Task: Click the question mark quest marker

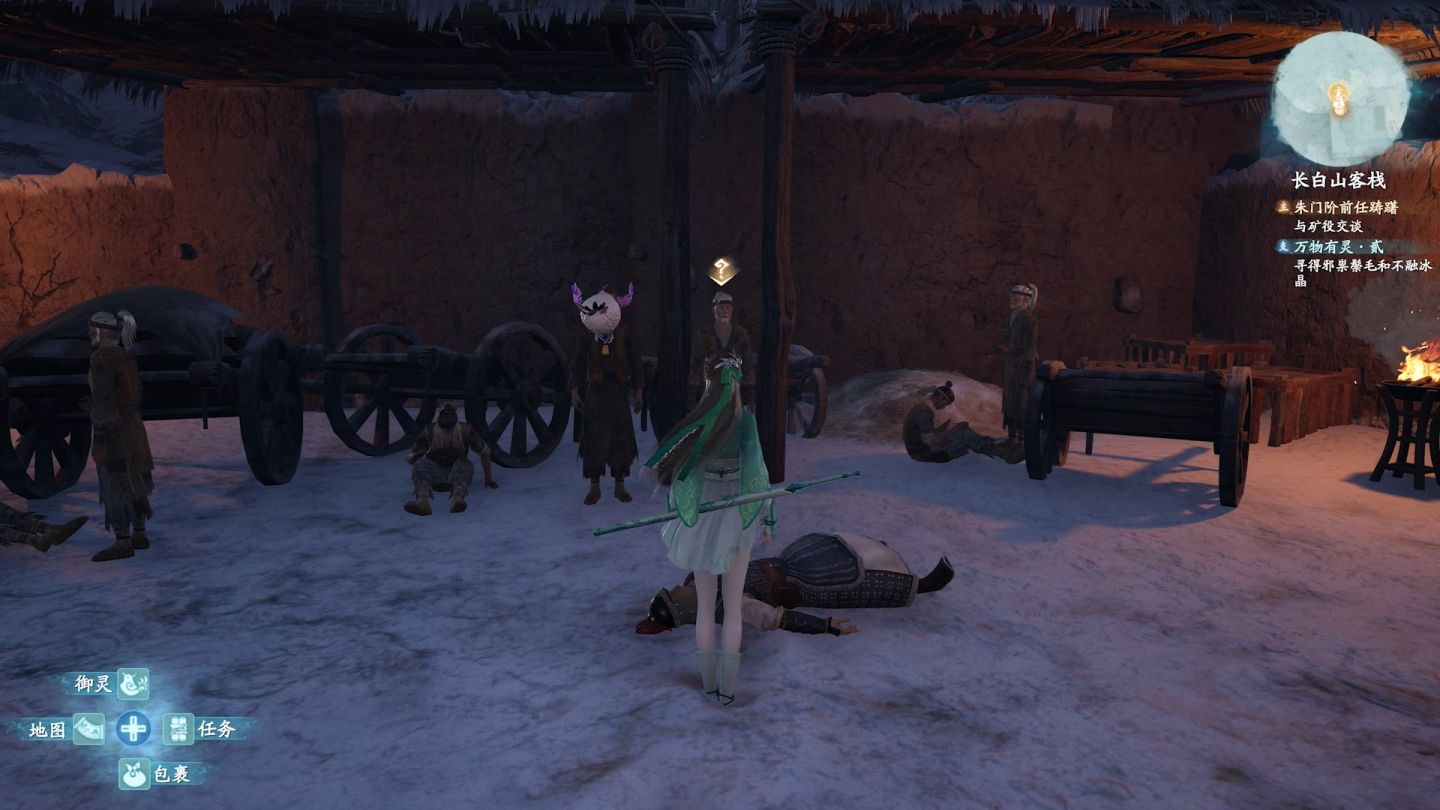Action: [722, 270]
